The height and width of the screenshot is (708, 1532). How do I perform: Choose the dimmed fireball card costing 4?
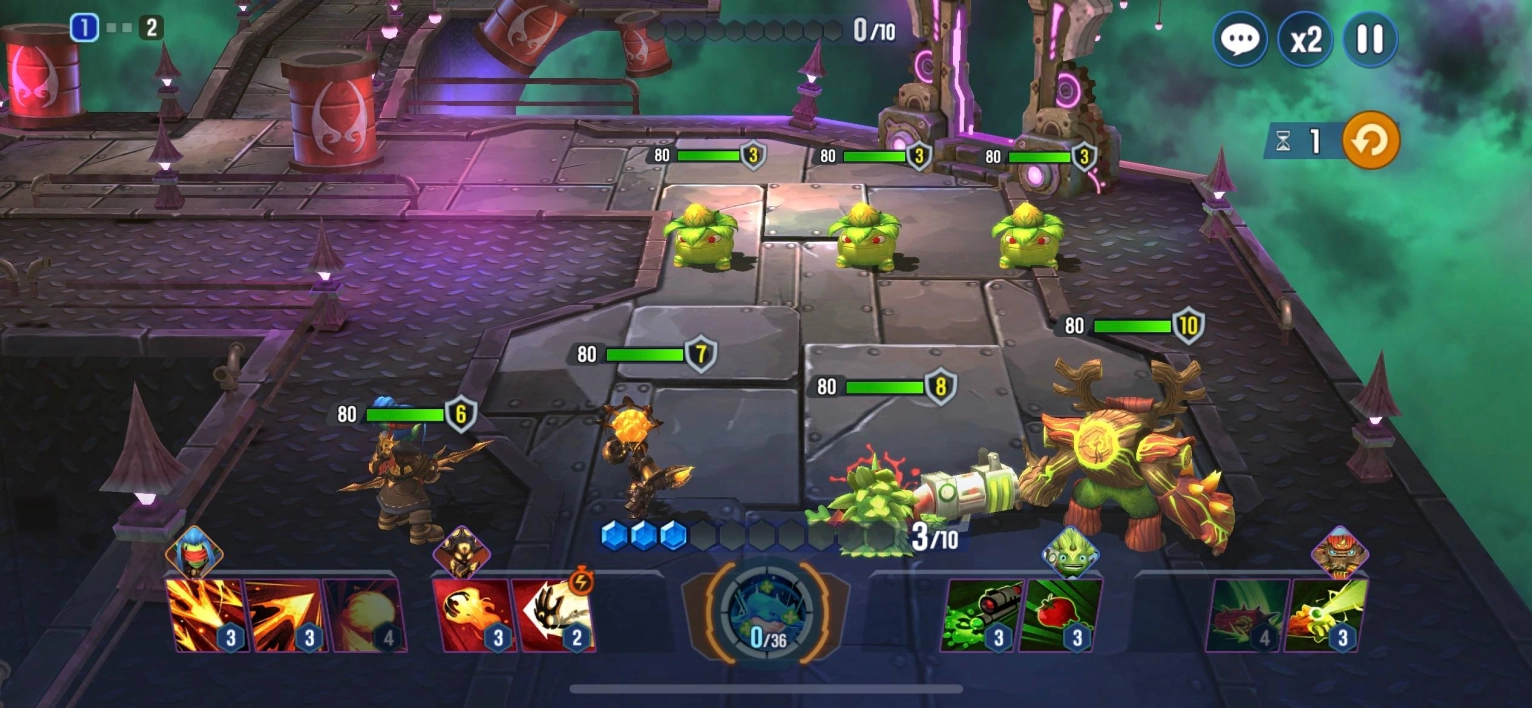[x=364, y=615]
